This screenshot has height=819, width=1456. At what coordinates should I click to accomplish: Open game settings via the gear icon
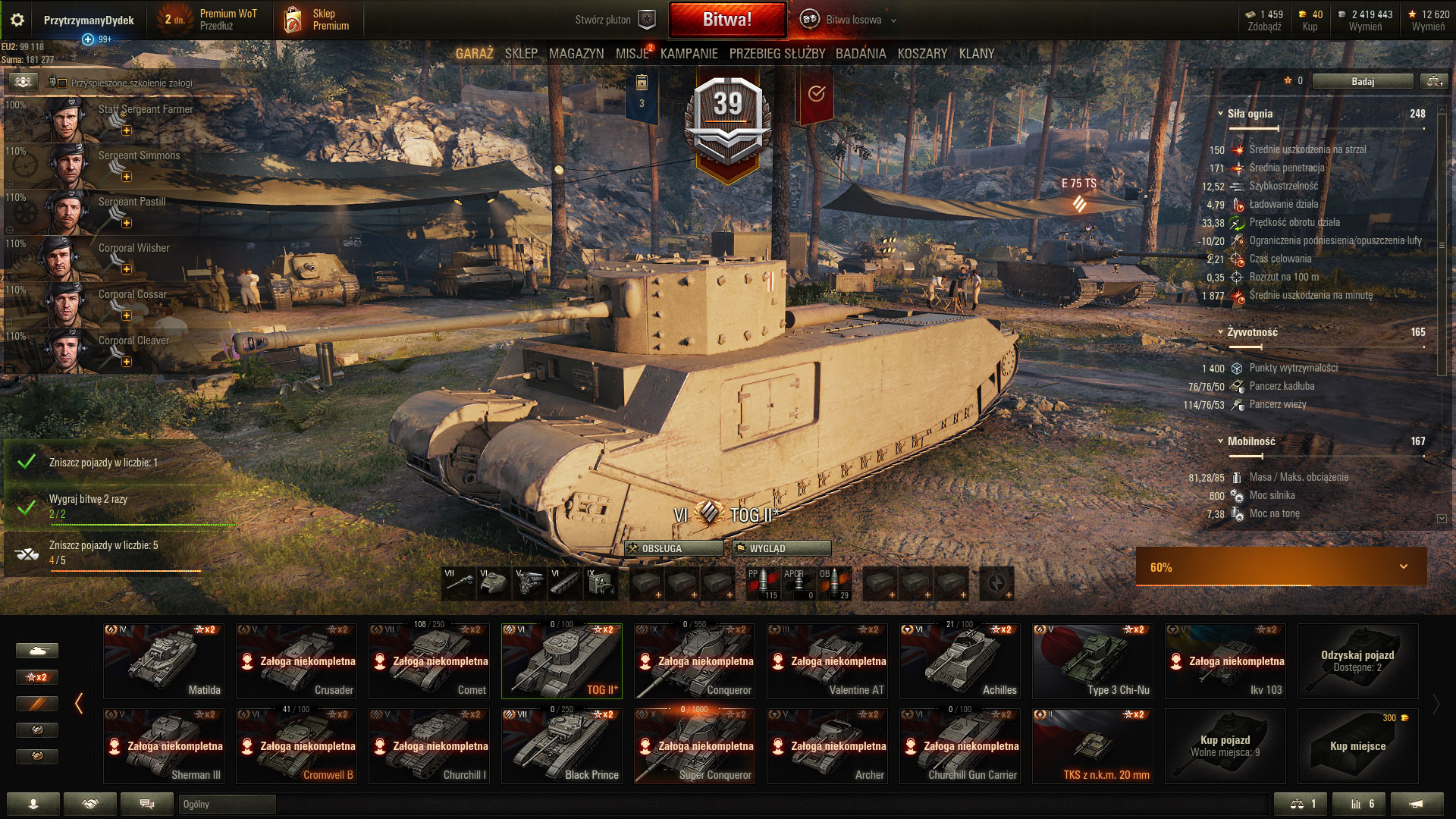pyautogui.click(x=17, y=20)
